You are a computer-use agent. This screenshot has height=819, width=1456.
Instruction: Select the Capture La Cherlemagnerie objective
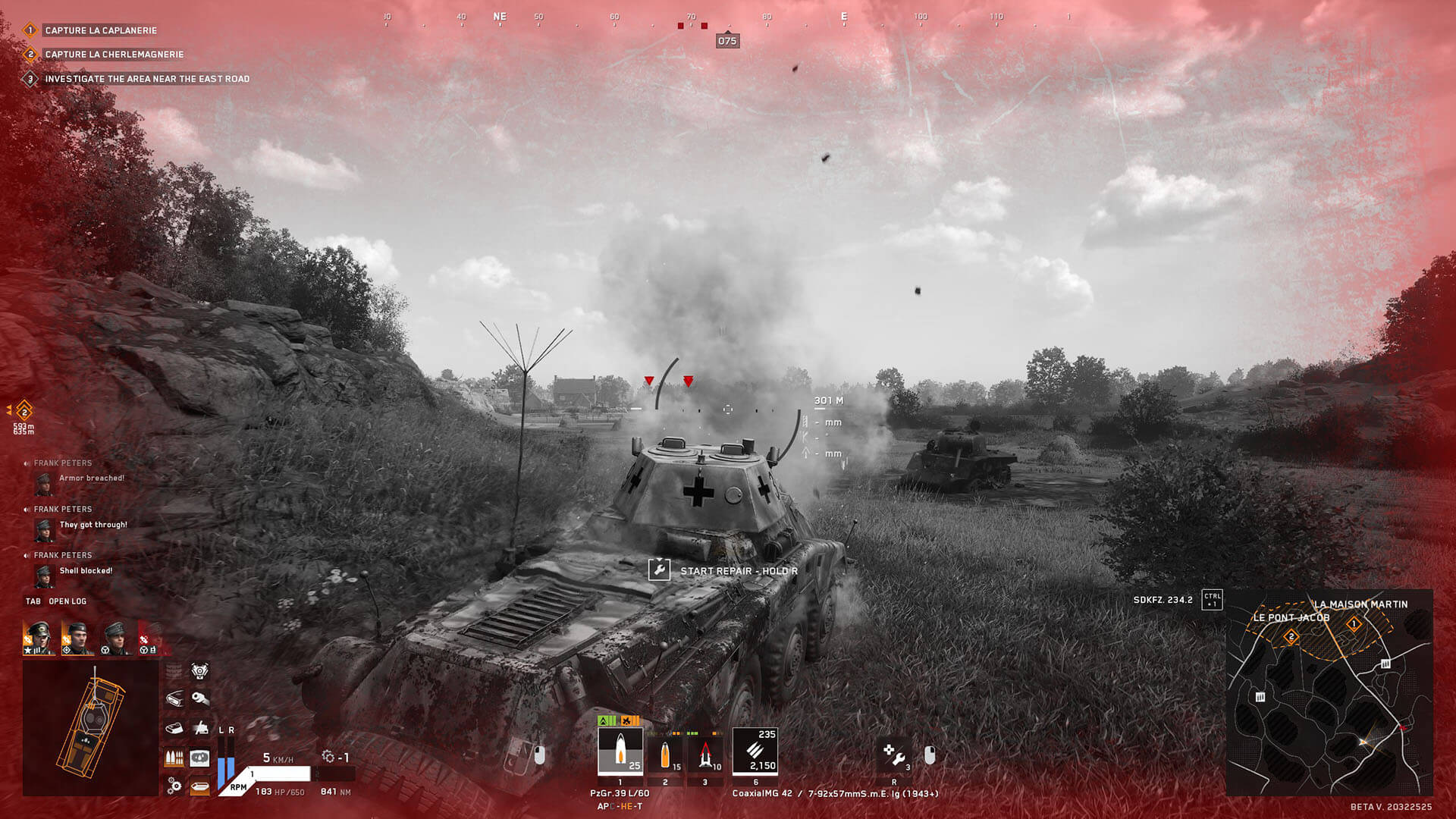tap(114, 55)
